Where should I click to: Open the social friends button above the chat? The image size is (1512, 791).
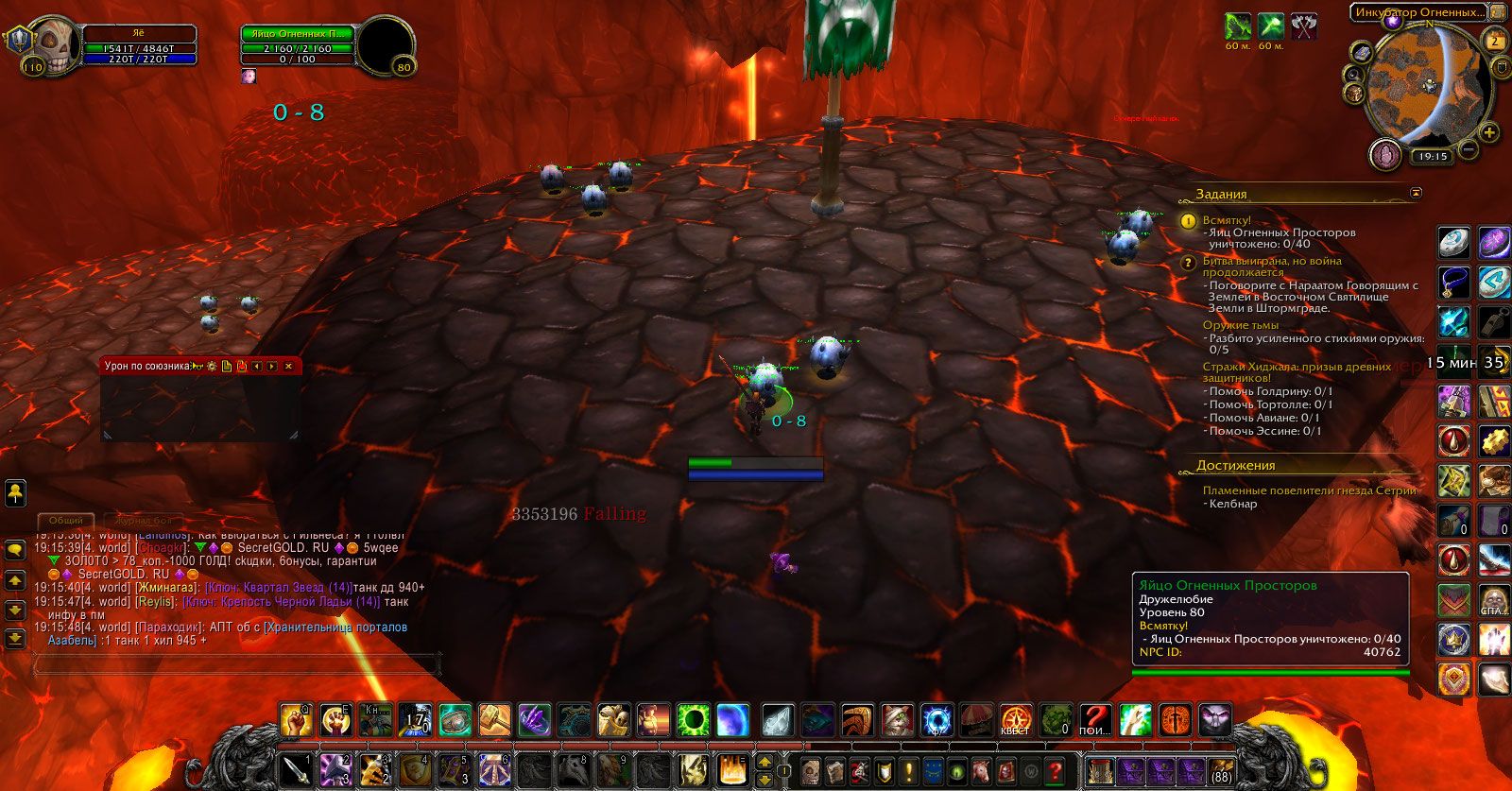coord(15,492)
